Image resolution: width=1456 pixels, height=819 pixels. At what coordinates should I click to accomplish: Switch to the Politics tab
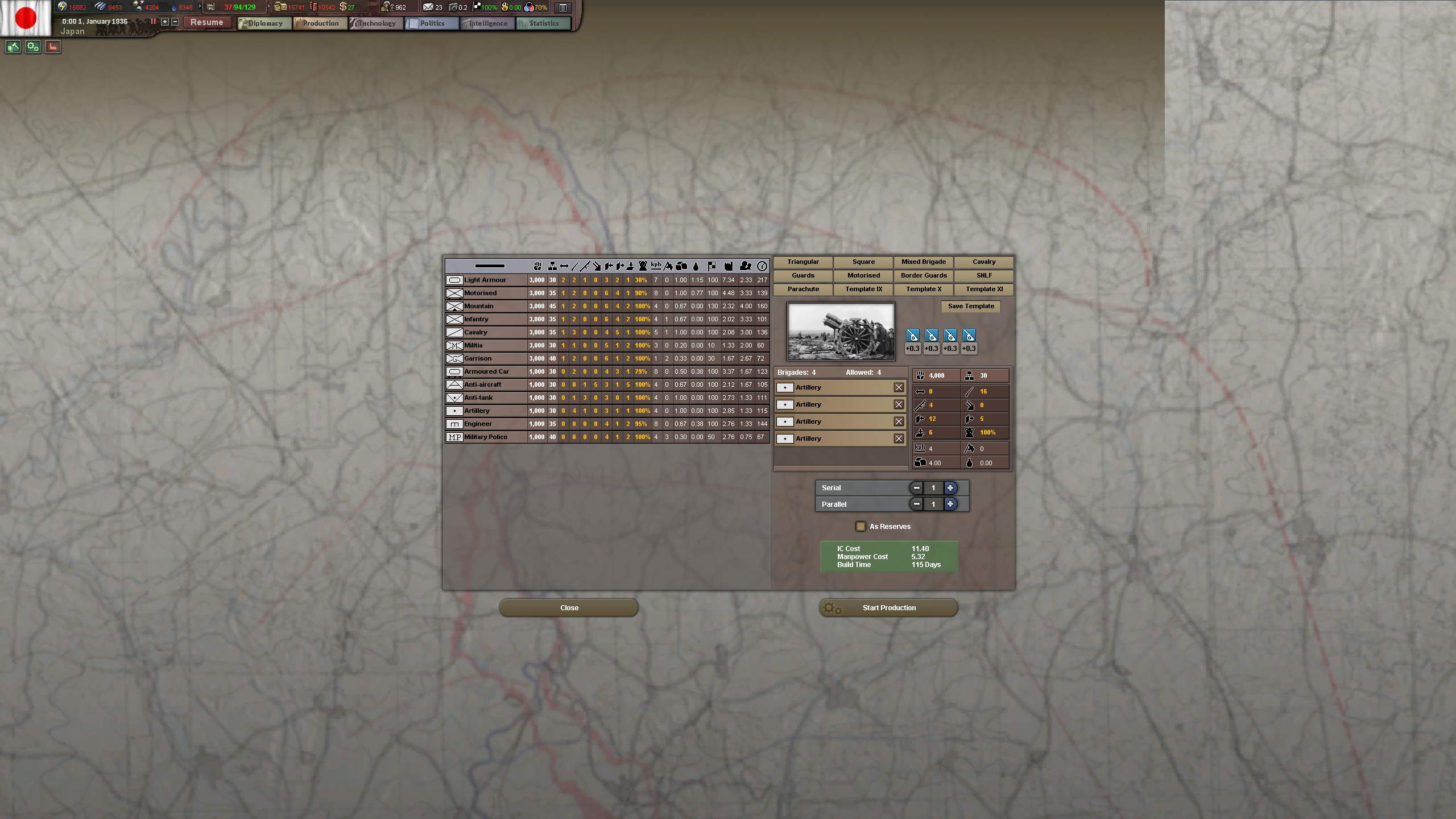(x=431, y=23)
